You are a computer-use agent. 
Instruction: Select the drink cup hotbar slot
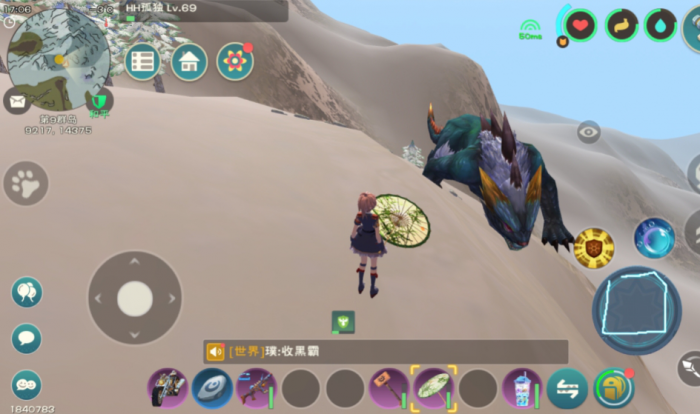point(520,388)
